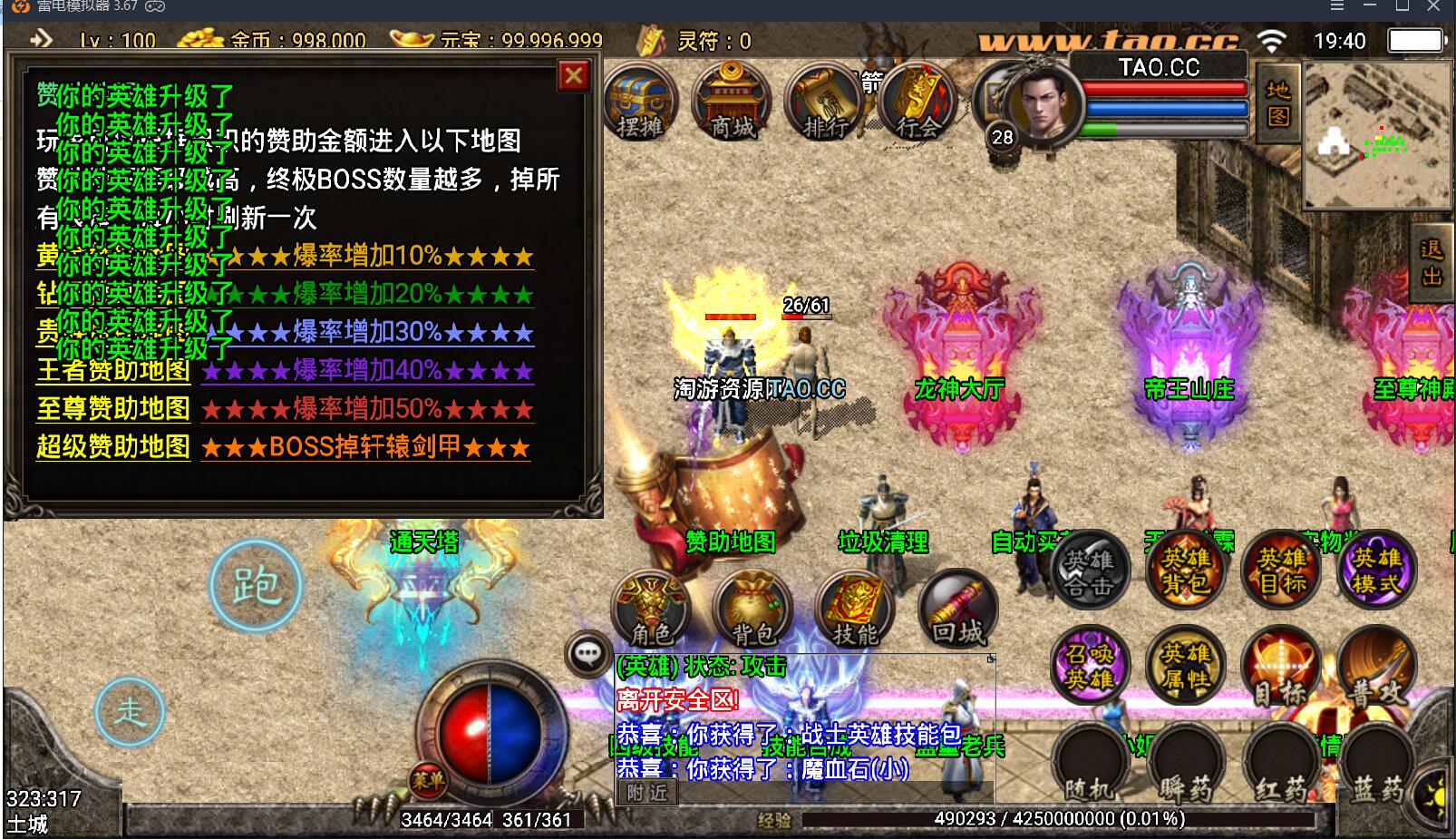Toggle the 走 walk button
The width and height of the screenshot is (1456, 839).
pyautogui.click(x=130, y=711)
